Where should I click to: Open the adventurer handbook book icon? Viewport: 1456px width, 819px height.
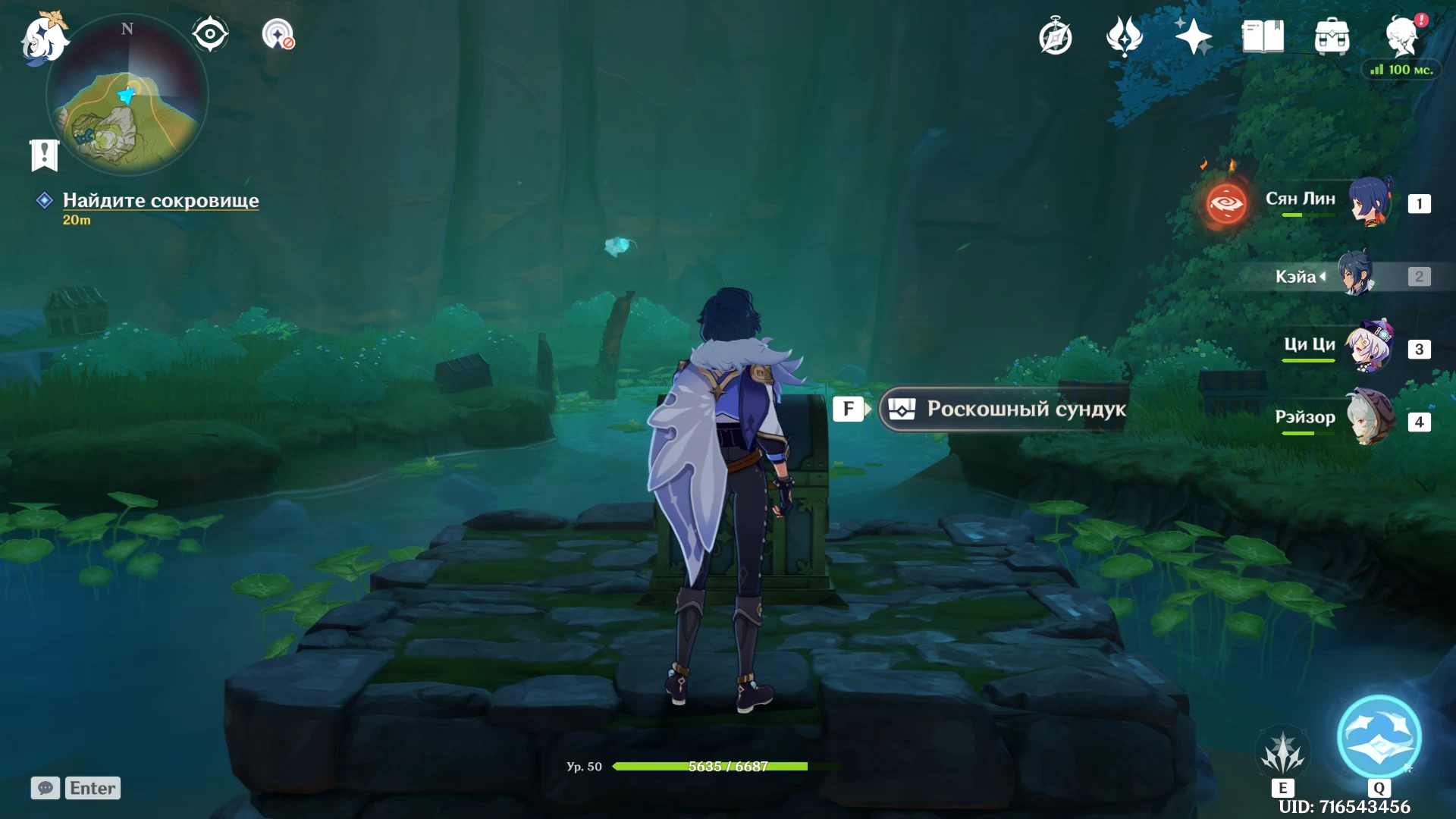[1263, 36]
